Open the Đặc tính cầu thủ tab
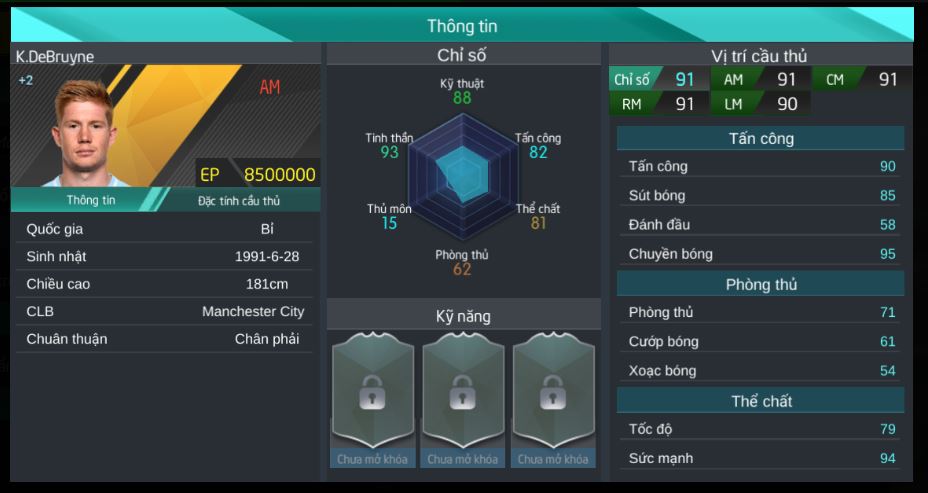The image size is (928, 493). (x=238, y=200)
